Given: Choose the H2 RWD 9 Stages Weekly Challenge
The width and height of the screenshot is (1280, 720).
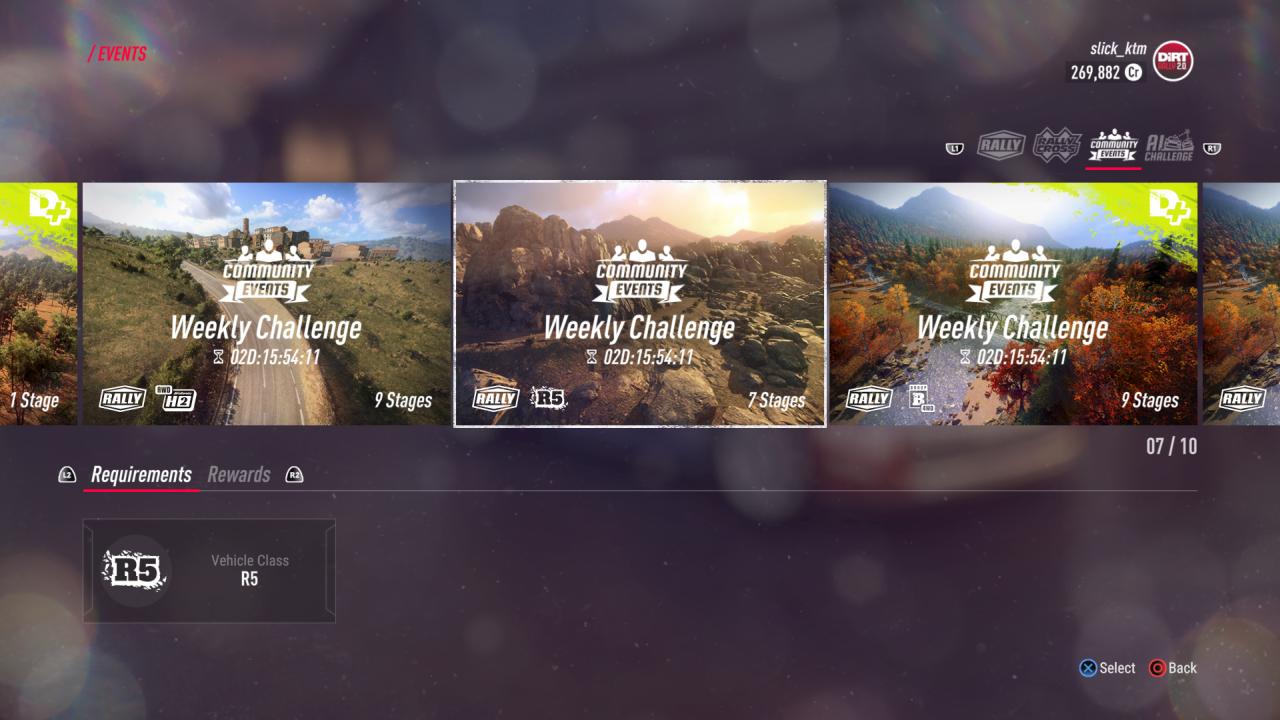Looking at the screenshot, I should click(266, 304).
